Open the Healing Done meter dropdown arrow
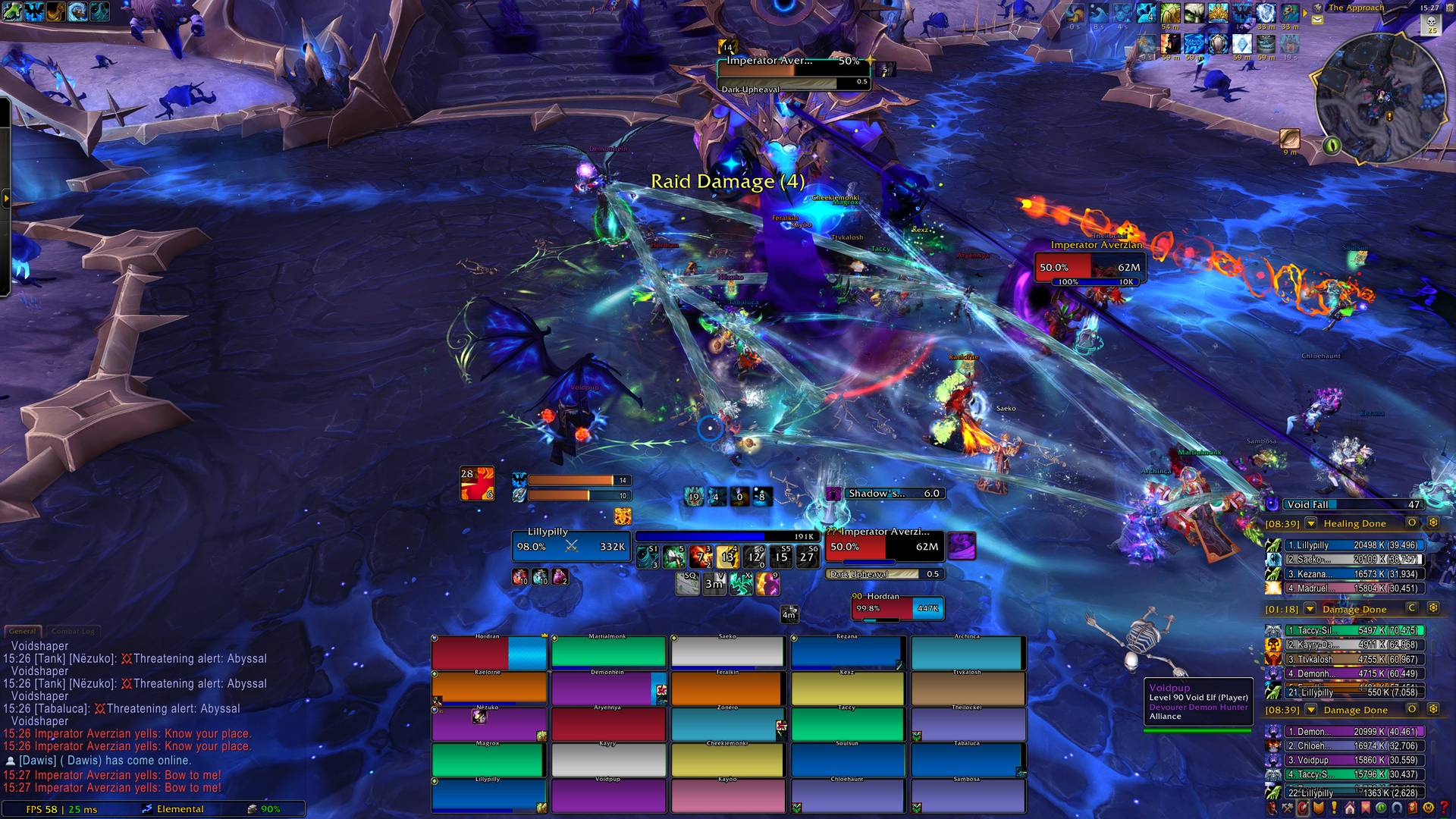The height and width of the screenshot is (819, 1456). [x=1310, y=523]
